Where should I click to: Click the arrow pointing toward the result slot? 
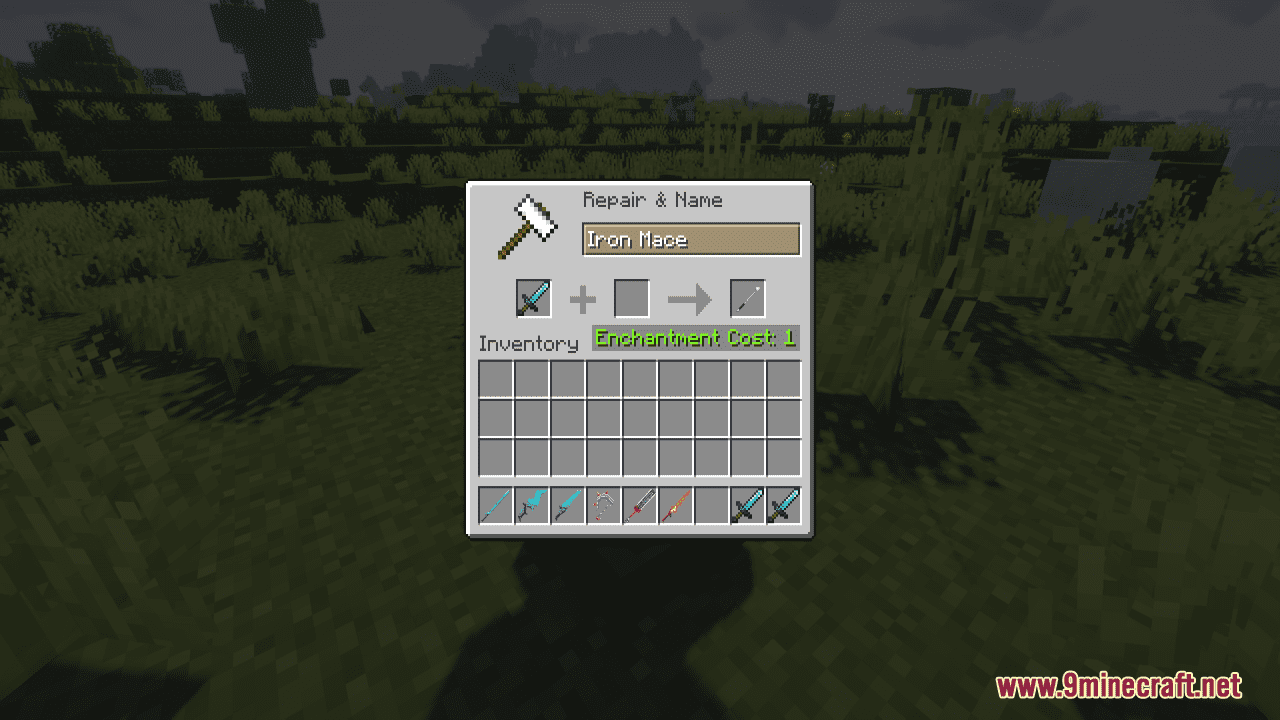point(688,300)
